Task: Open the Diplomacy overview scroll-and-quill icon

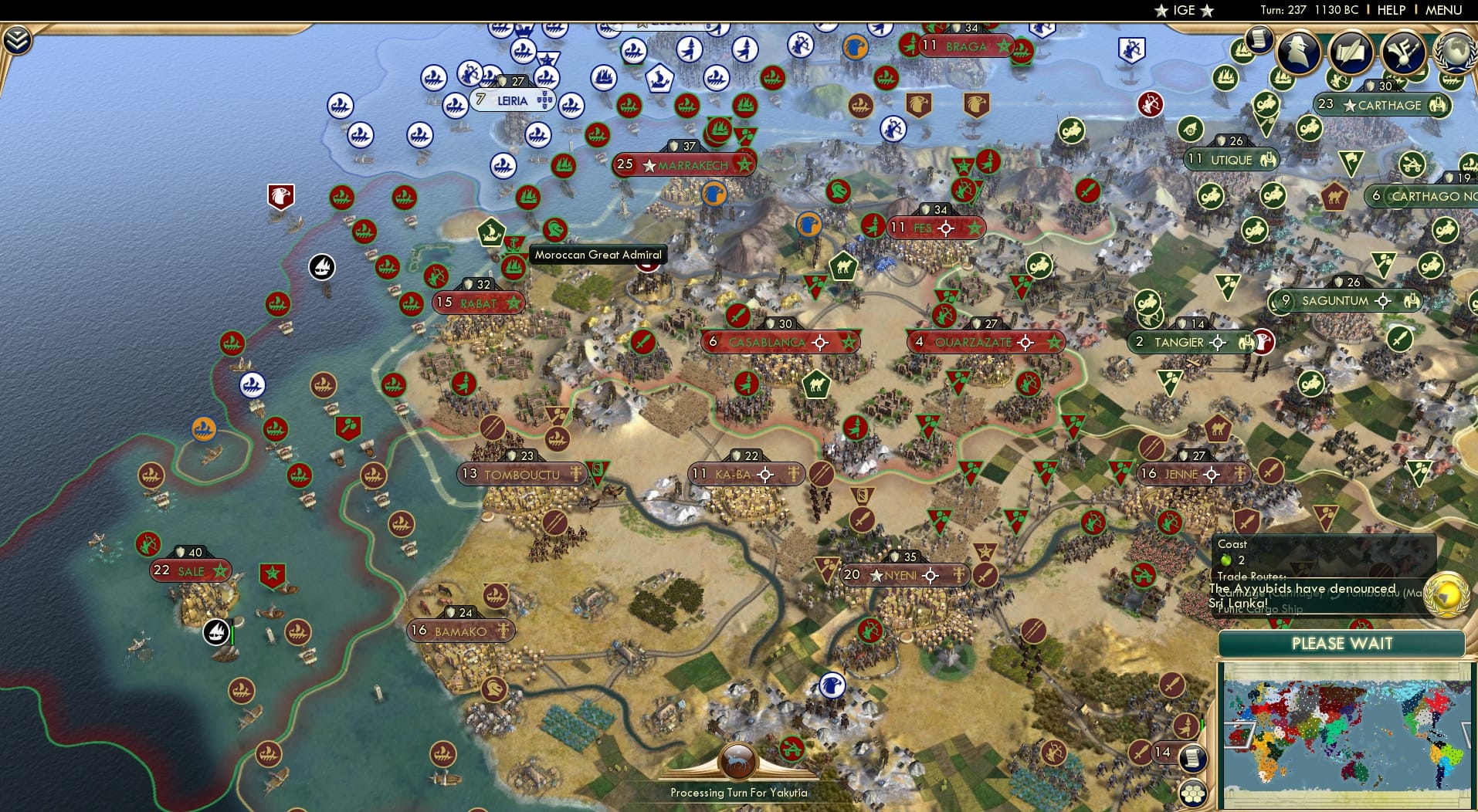Action: (x=1350, y=52)
